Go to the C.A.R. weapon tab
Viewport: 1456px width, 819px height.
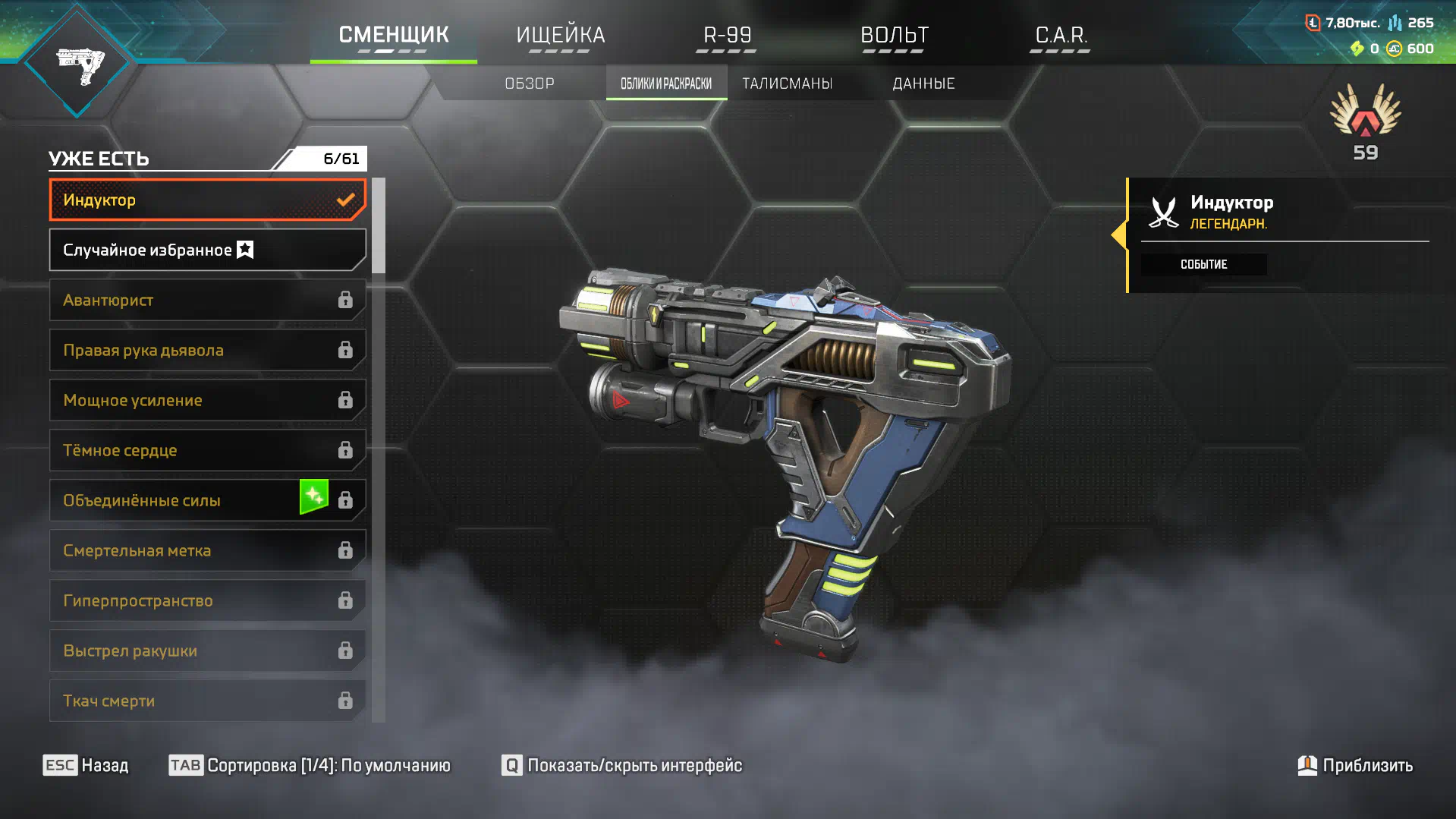1061,36
